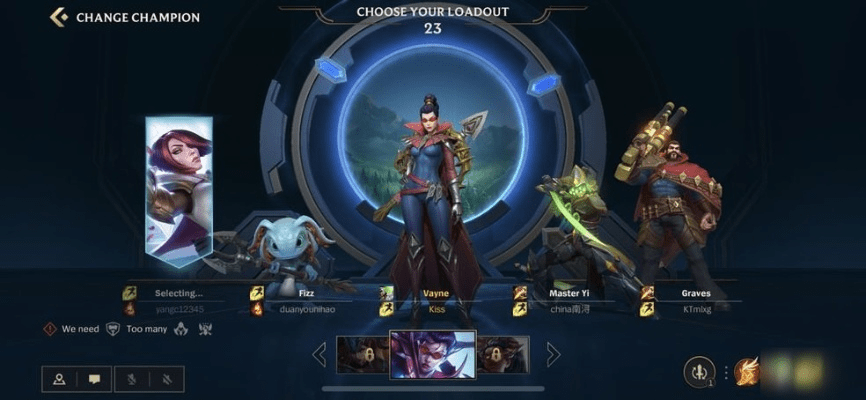The height and width of the screenshot is (400, 866).
Task: Show the next skin with right arrow
Action: coord(553,354)
